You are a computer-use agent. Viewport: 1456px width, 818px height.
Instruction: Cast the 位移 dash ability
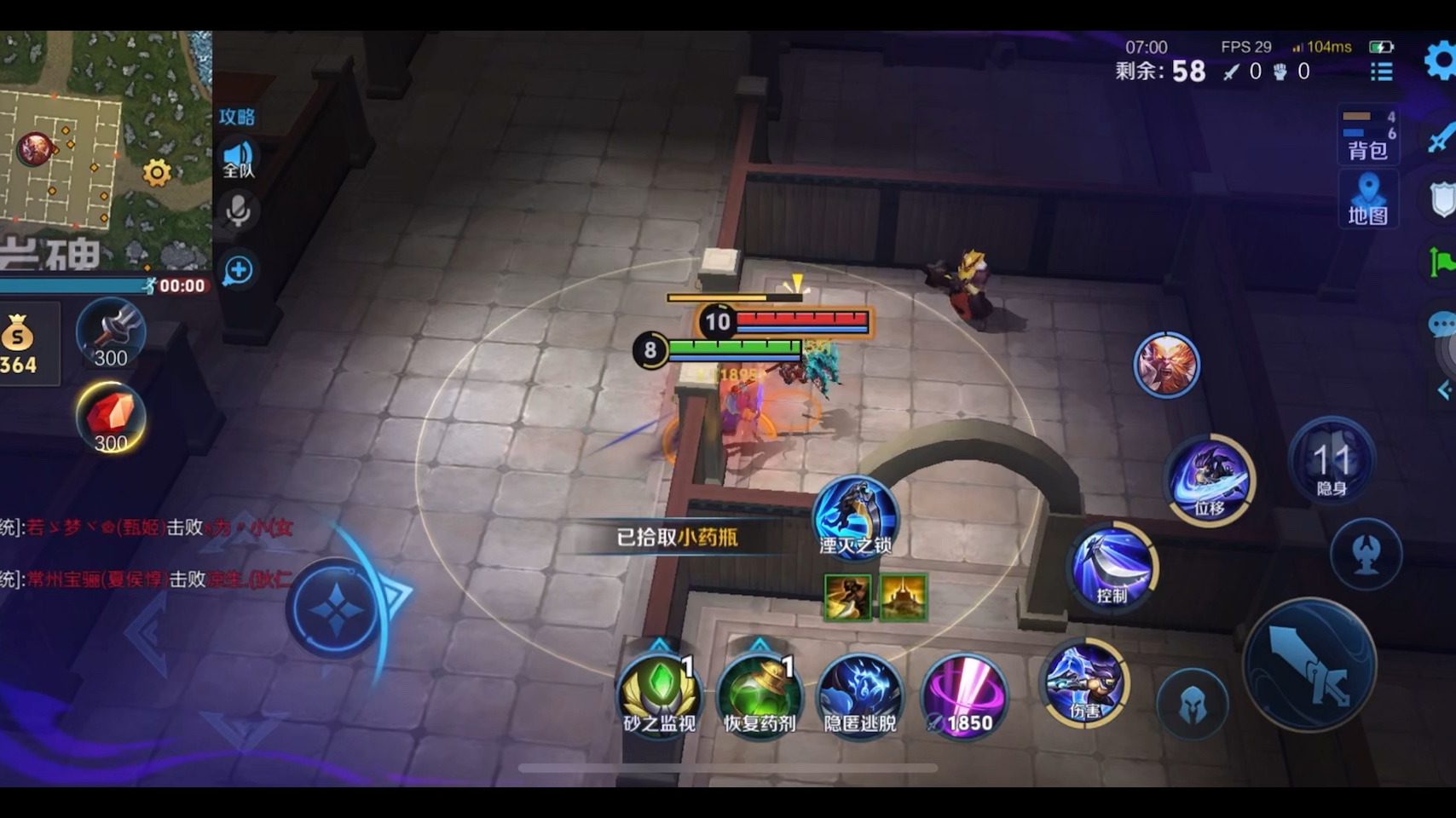pos(1210,480)
